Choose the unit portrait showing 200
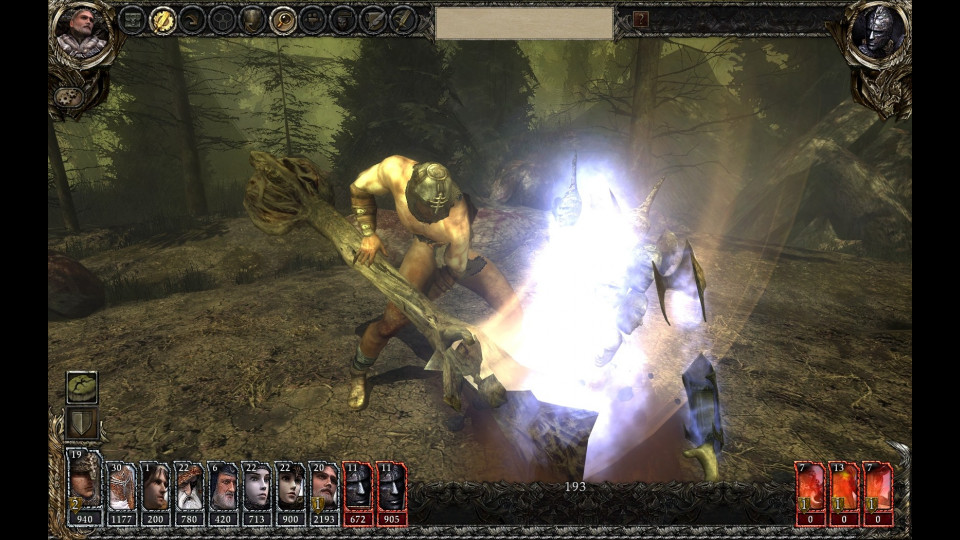This screenshot has width=960, height=540. (x=155, y=493)
